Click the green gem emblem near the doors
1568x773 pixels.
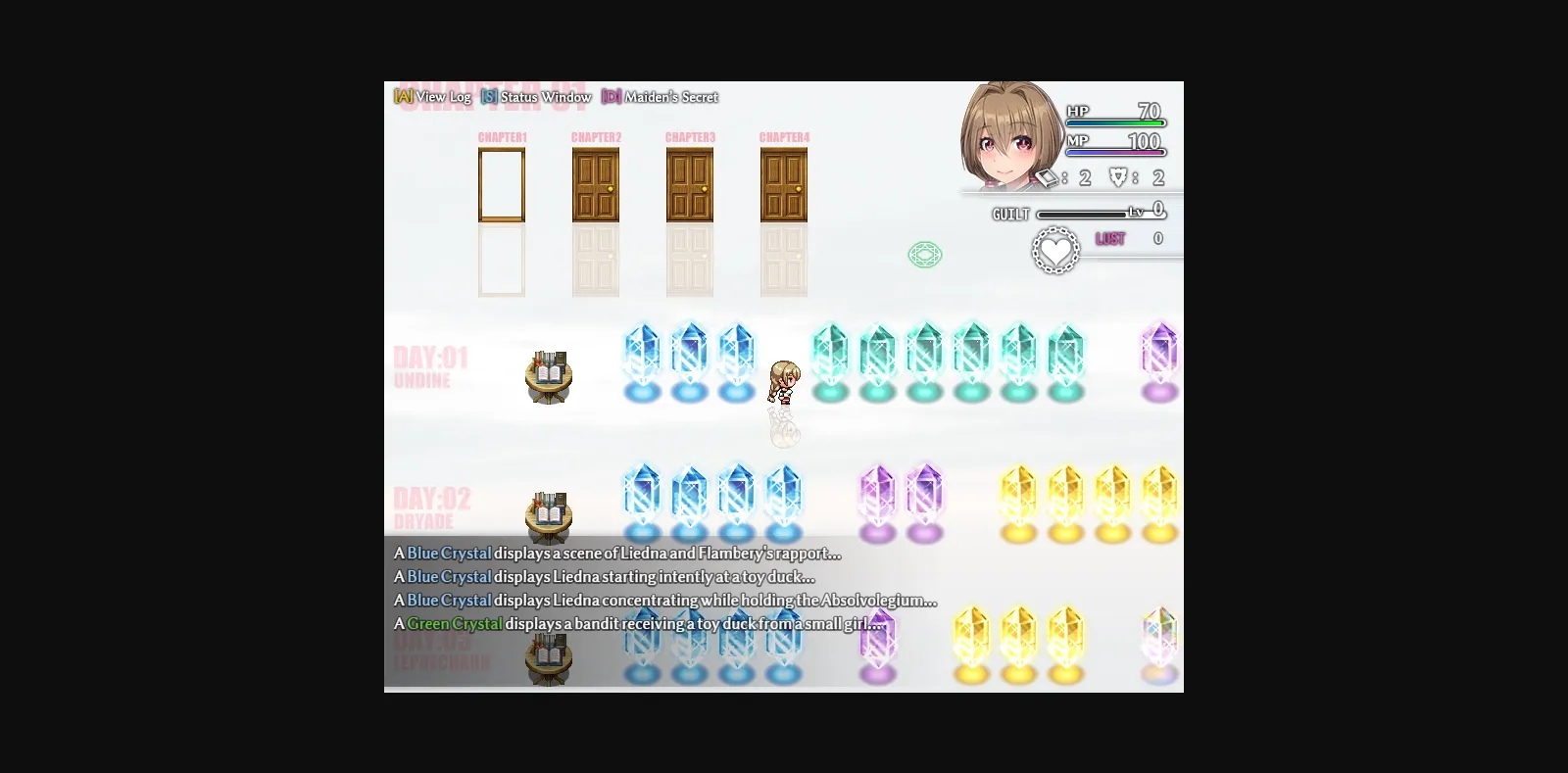(924, 254)
